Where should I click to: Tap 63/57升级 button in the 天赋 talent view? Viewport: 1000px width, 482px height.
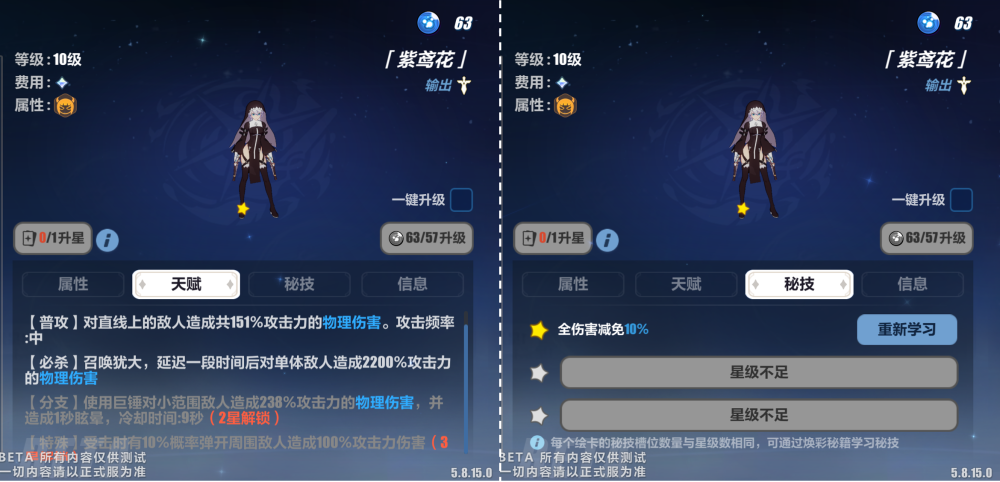[427, 239]
